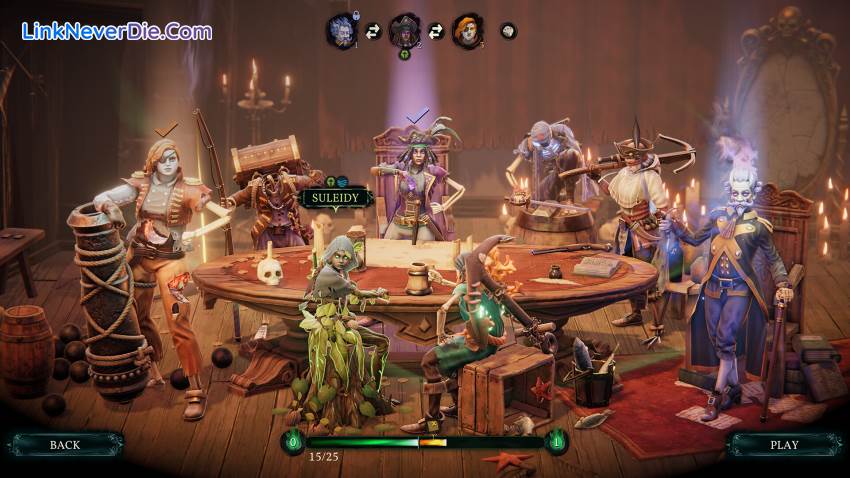Select the blue-haired ghost portrait in slot 1
Screen dimensions: 850x478
click(340, 30)
